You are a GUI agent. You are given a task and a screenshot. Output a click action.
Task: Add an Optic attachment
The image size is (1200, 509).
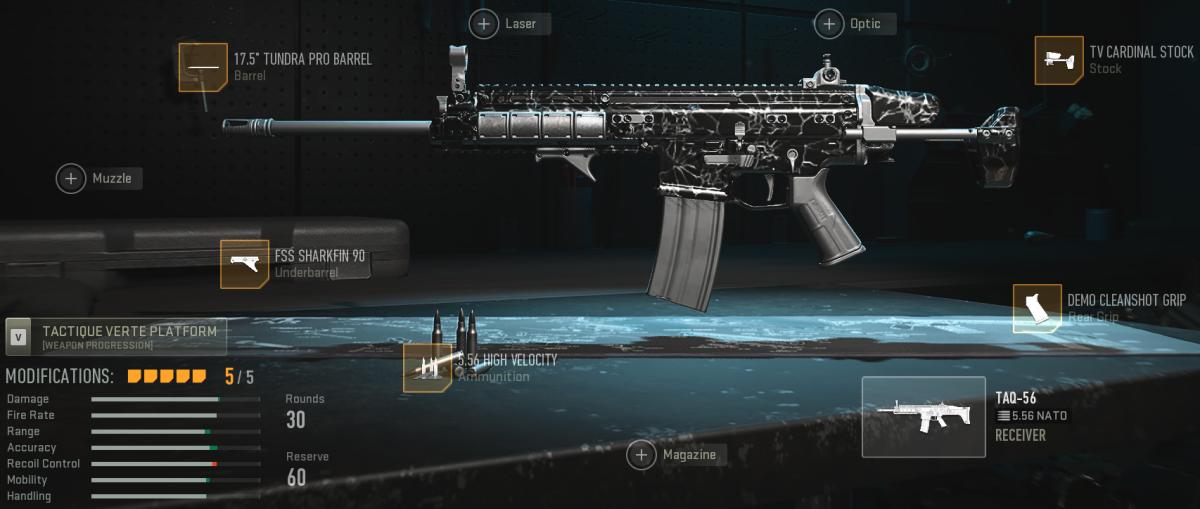830,24
